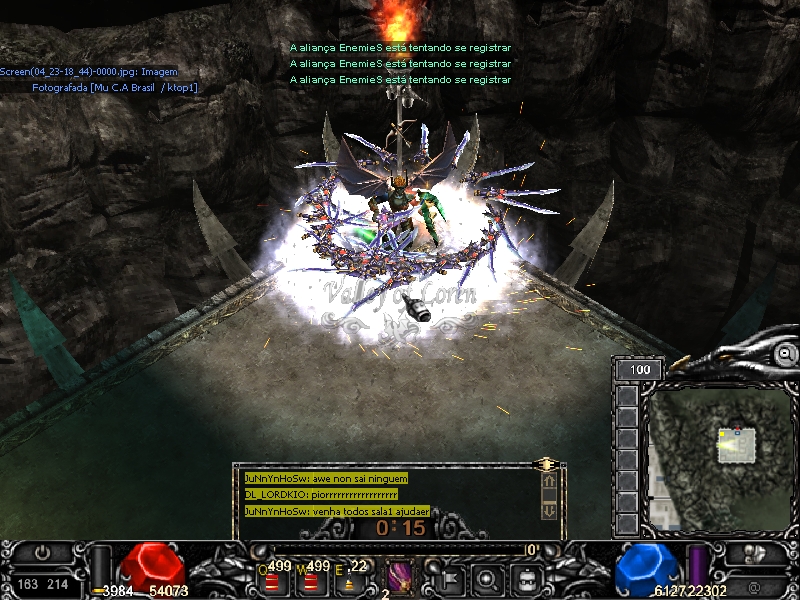Click the gold ornament atop the chat box
This screenshot has width=800, height=600.
(546, 465)
